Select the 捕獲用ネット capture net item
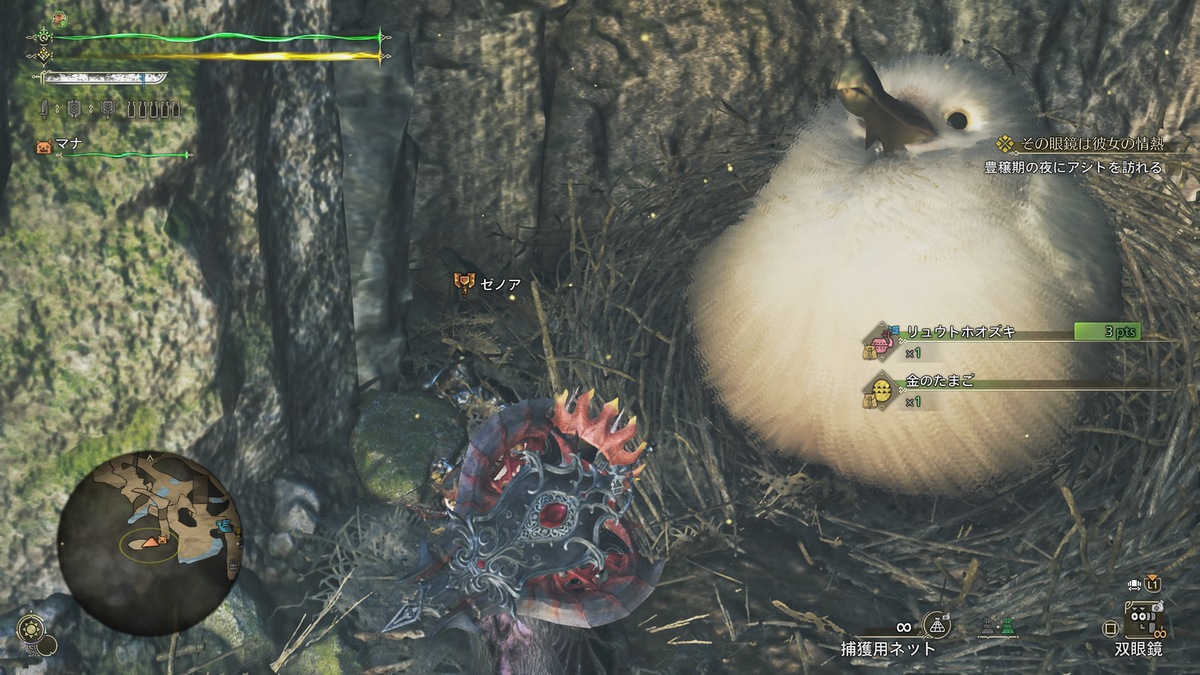 tap(936, 626)
